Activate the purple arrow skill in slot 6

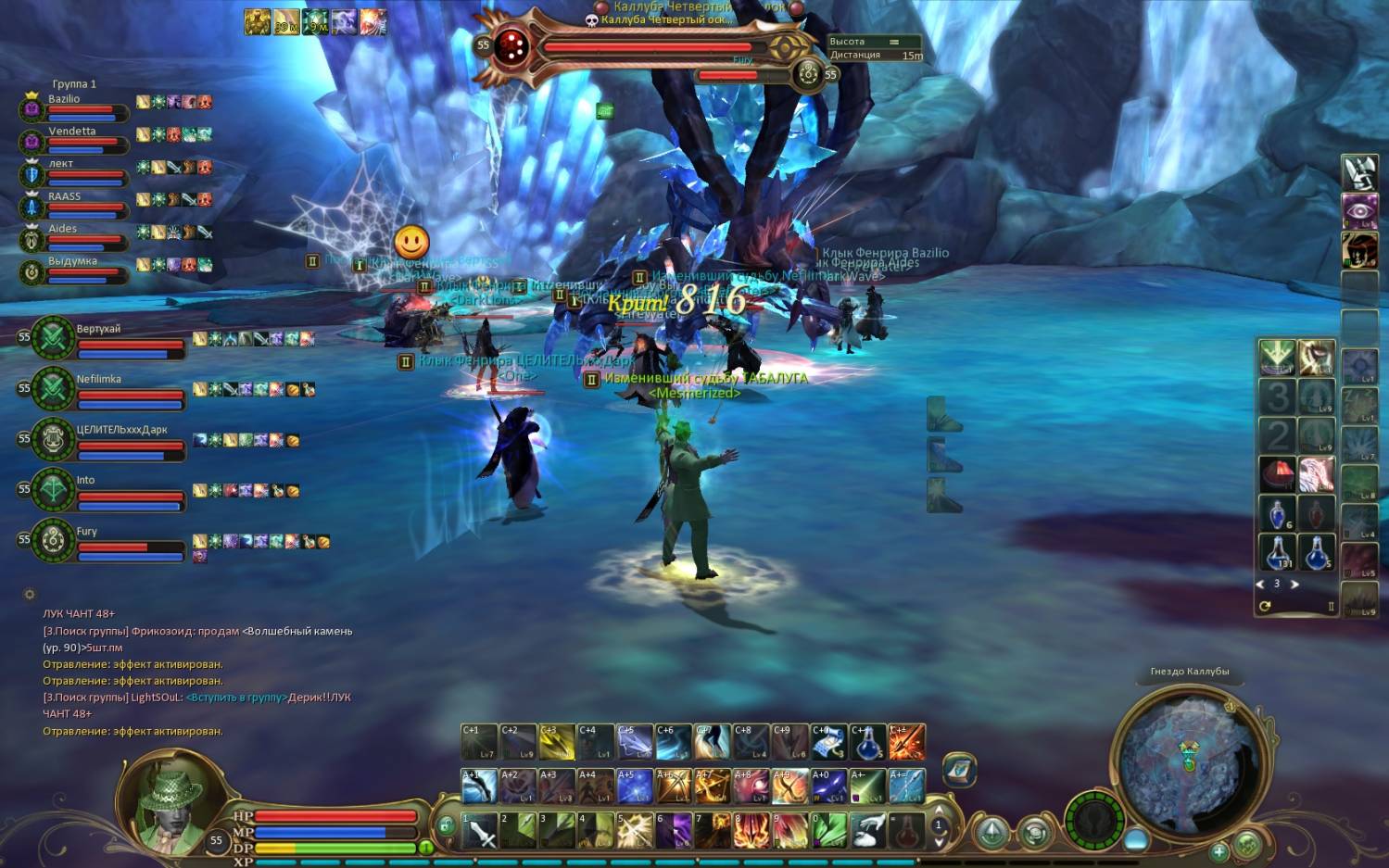[675, 830]
